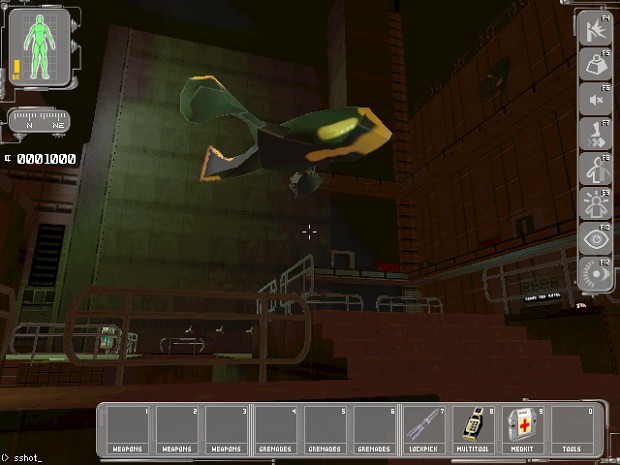Image resolution: width=620 pixels, height=465 pixels.
Task: Toggle the light beam augmentation icon
Action: pos(594,274)
